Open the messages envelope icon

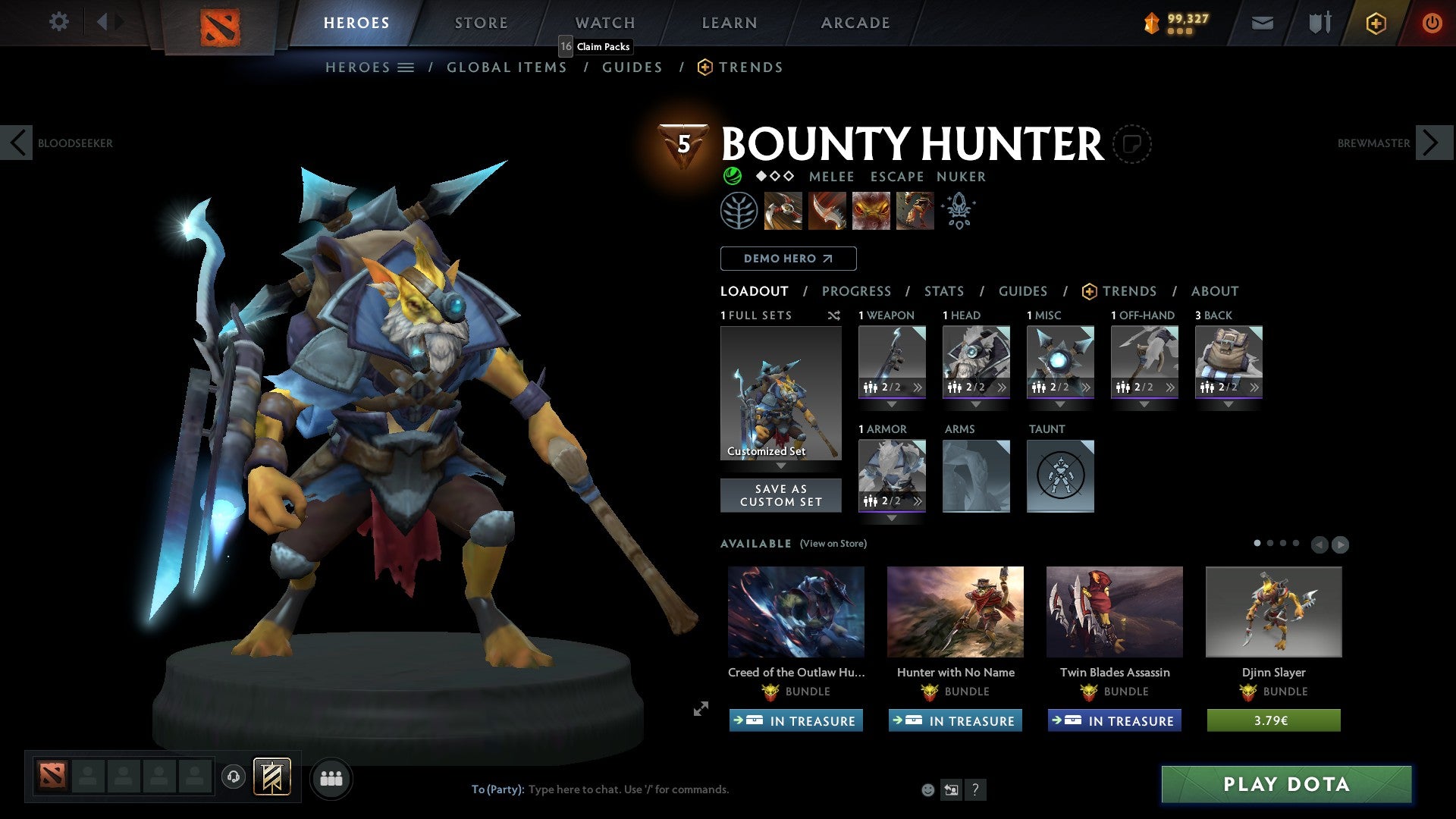click(x=1262, y=23)
